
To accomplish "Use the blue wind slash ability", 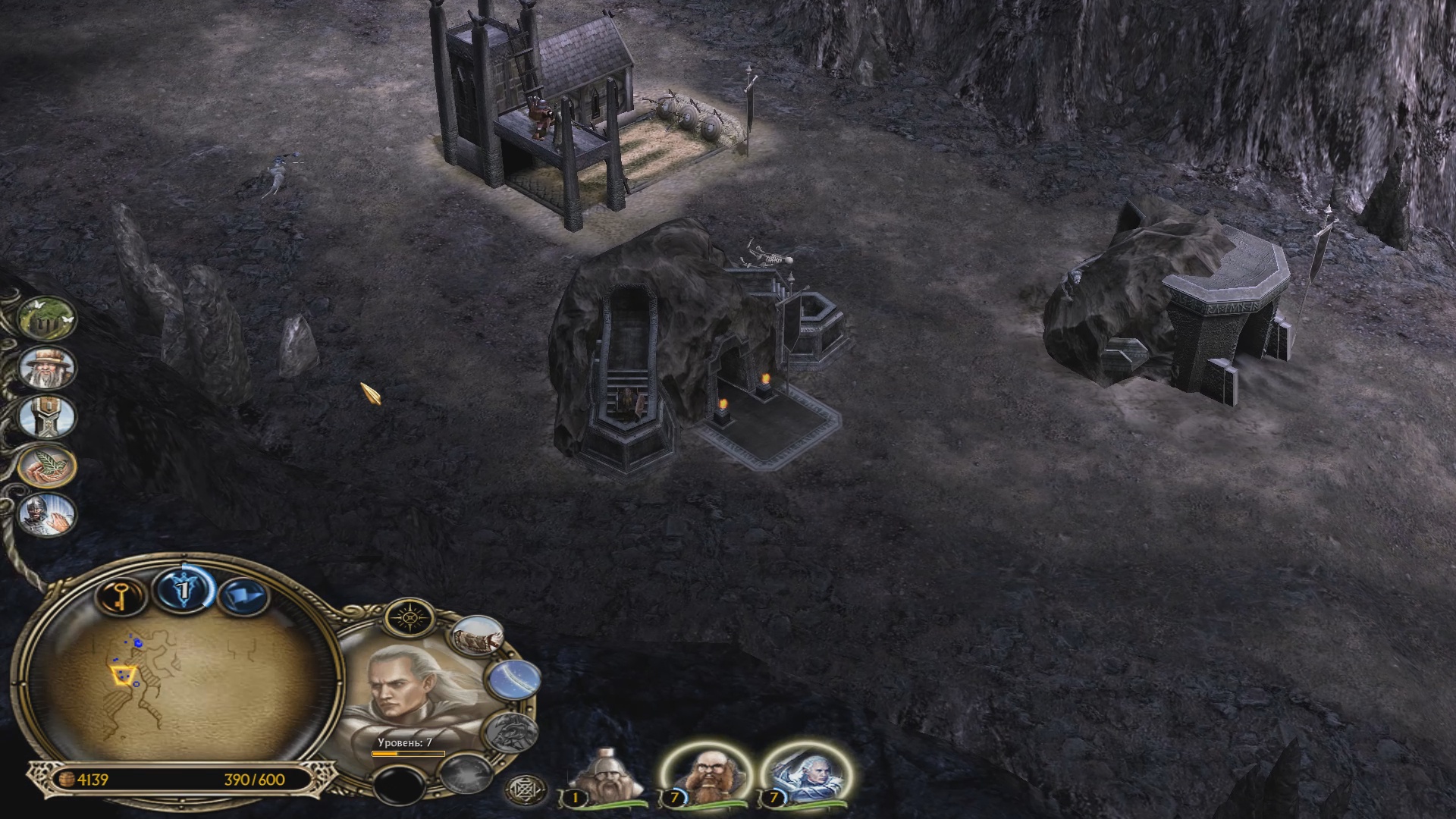I will click(x=514, y=679).
